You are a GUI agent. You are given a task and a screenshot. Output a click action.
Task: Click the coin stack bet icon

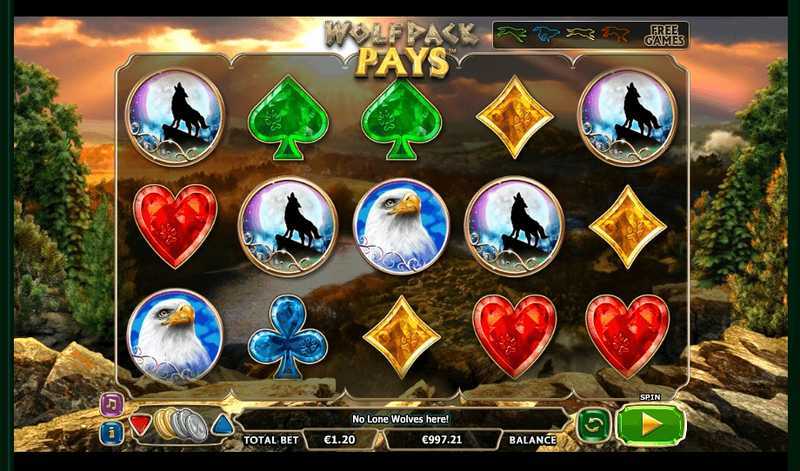coord(180,424)
